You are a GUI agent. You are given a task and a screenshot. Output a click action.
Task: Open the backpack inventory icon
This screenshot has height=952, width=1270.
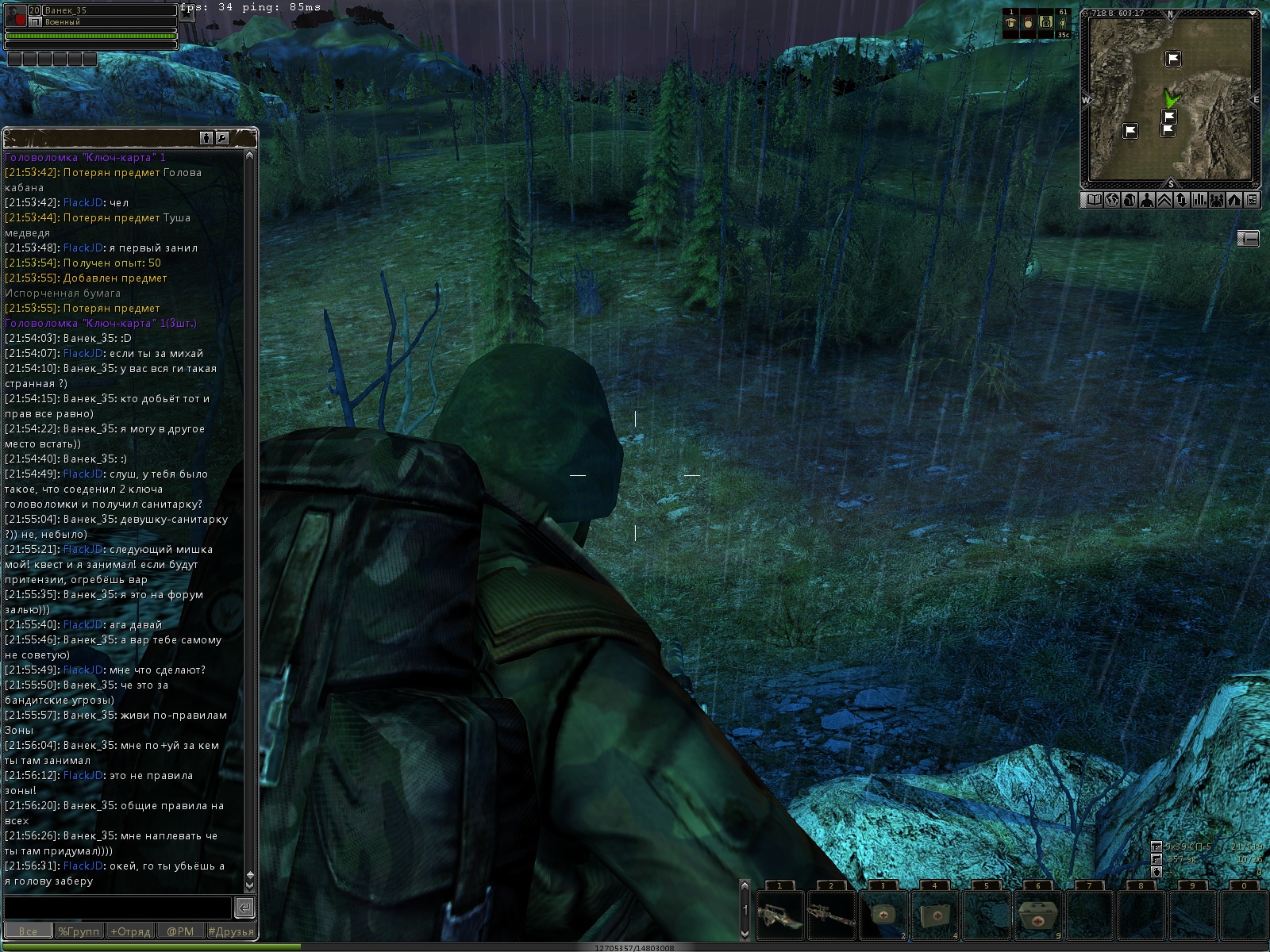(x=1129, y=200)
